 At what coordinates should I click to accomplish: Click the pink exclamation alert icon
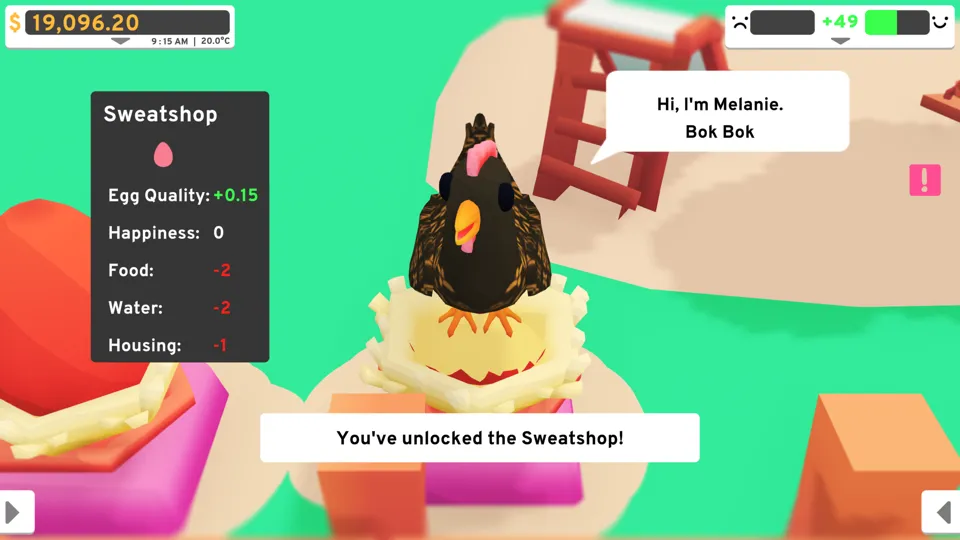coord(925,180)
